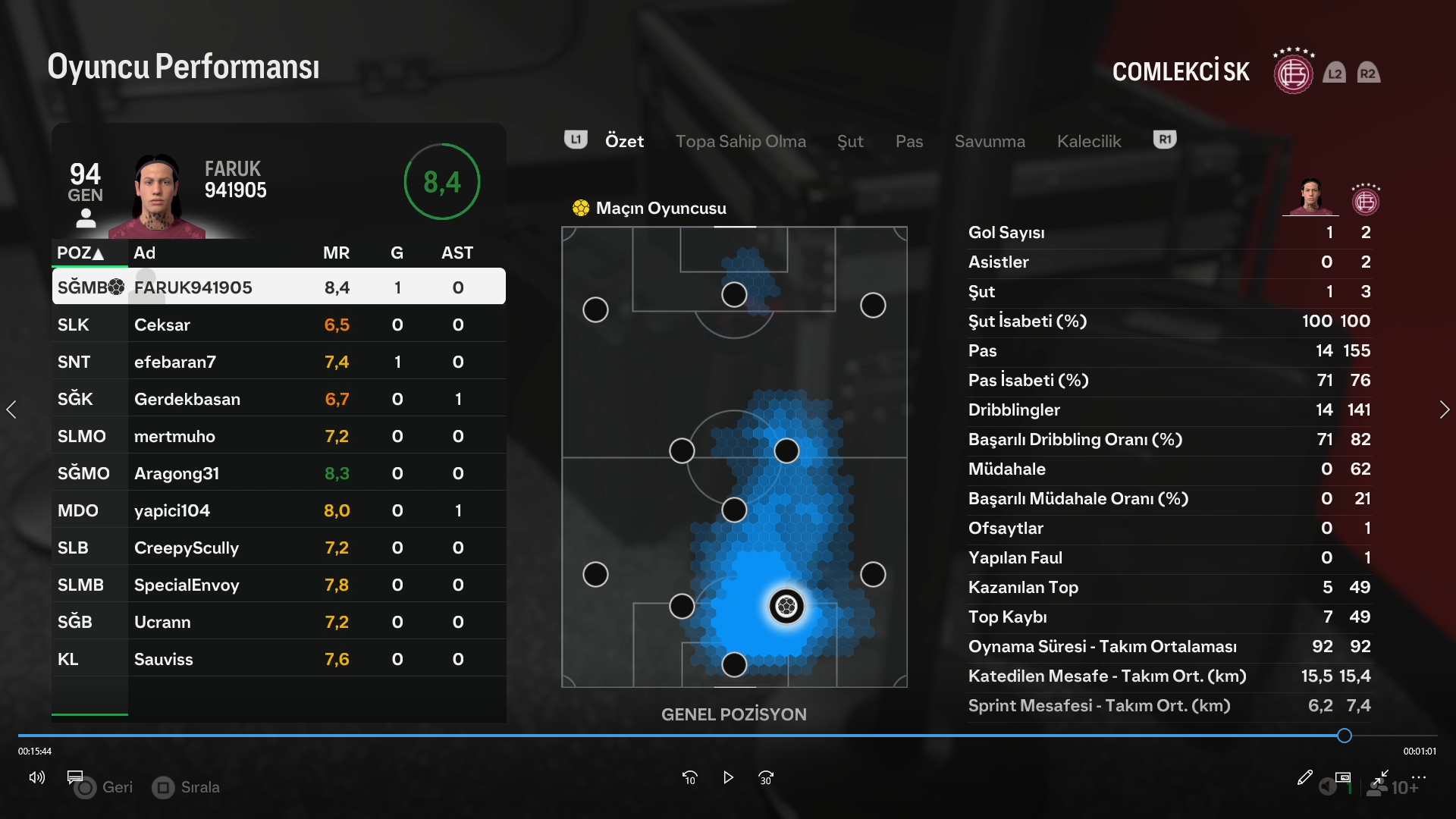Viewport: 1456px width, 819px height.
Task: Select Gerdekbasan player row
Action: coord(278,399)
